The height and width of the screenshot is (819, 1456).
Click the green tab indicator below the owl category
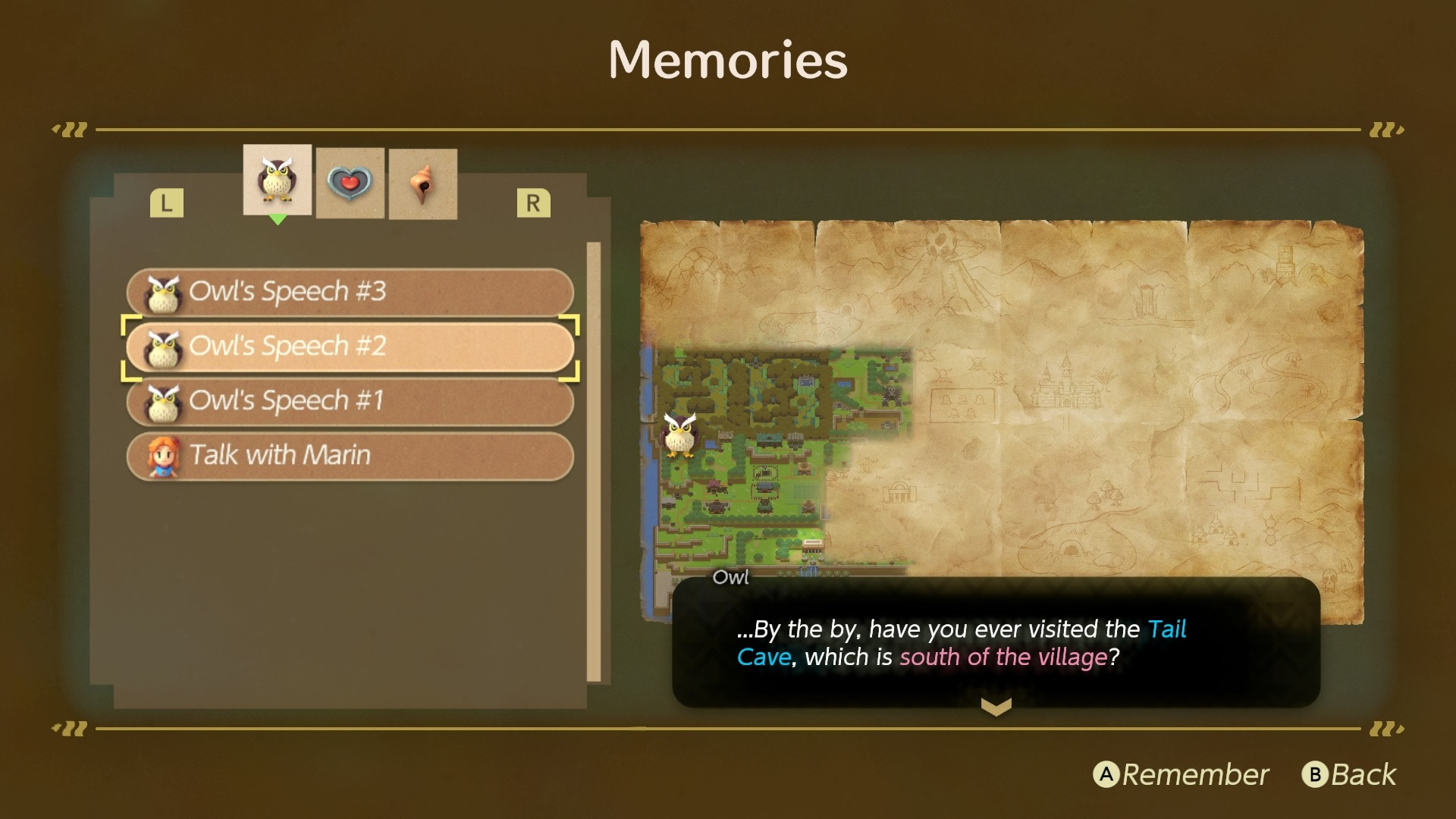(277, 218)
